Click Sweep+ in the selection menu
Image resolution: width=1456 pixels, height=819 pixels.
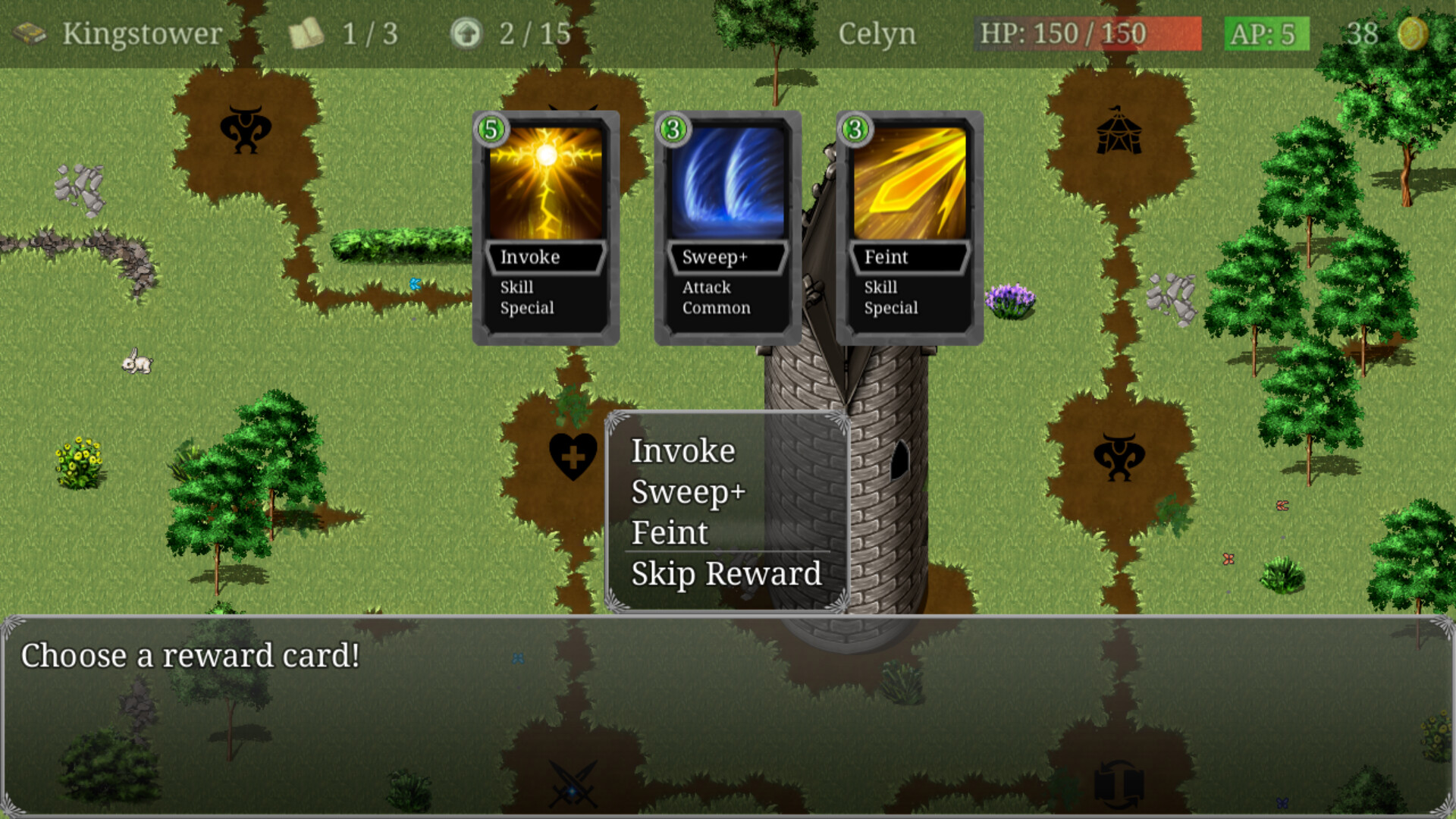(689, 491)
